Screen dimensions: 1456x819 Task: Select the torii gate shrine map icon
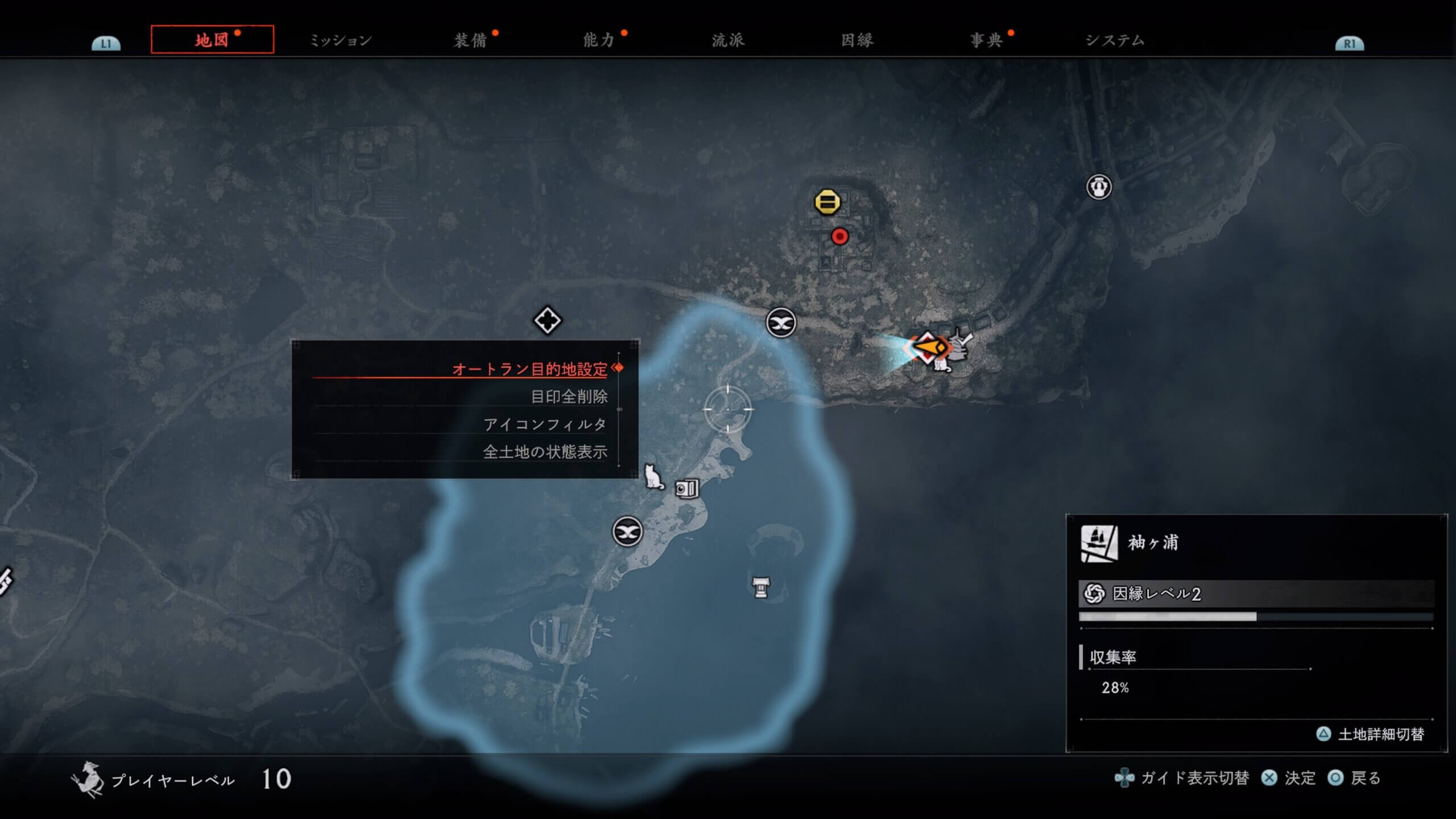tap(761, 588)
